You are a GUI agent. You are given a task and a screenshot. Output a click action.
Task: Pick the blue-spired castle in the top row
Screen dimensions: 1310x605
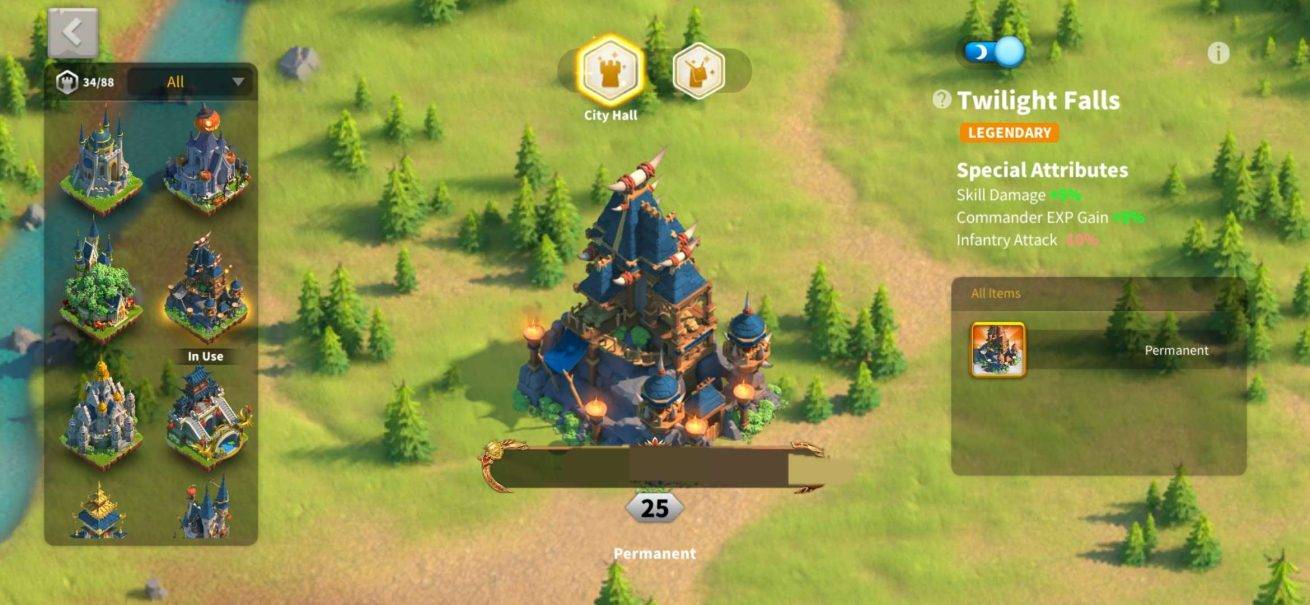pyautogui.click(x=101, y=160)
